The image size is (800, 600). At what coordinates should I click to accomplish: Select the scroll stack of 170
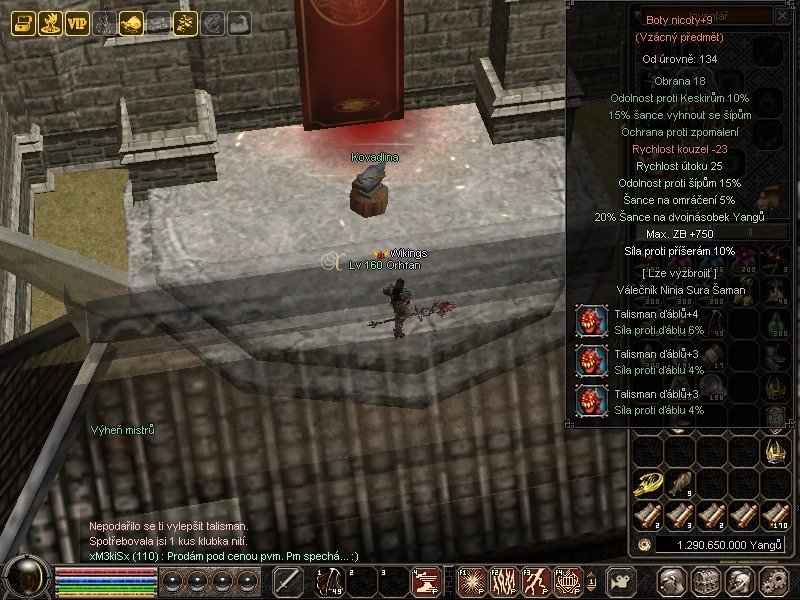775,516
